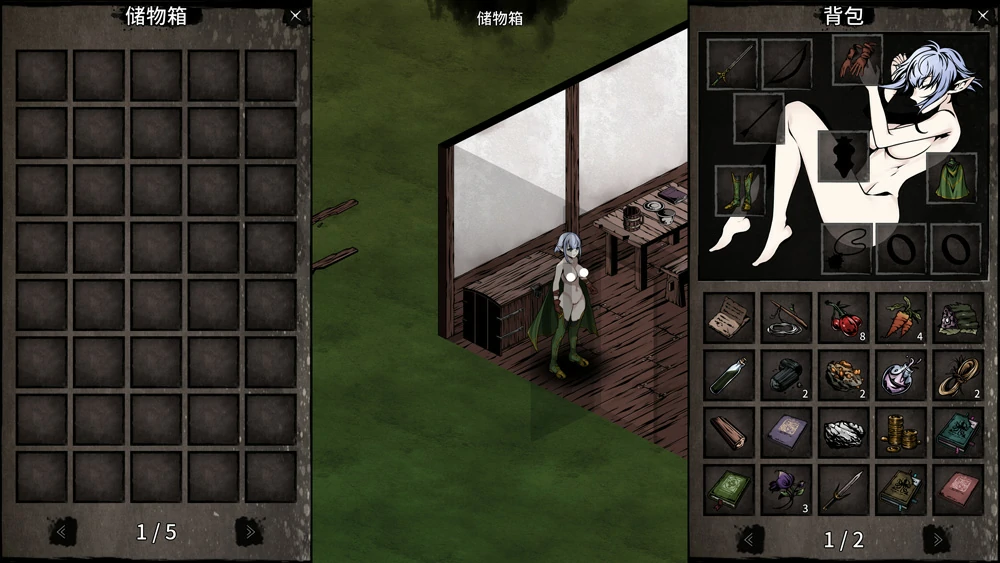Go to next backpack page
The image size is (1000, 563).
click(x=936, y=540)
